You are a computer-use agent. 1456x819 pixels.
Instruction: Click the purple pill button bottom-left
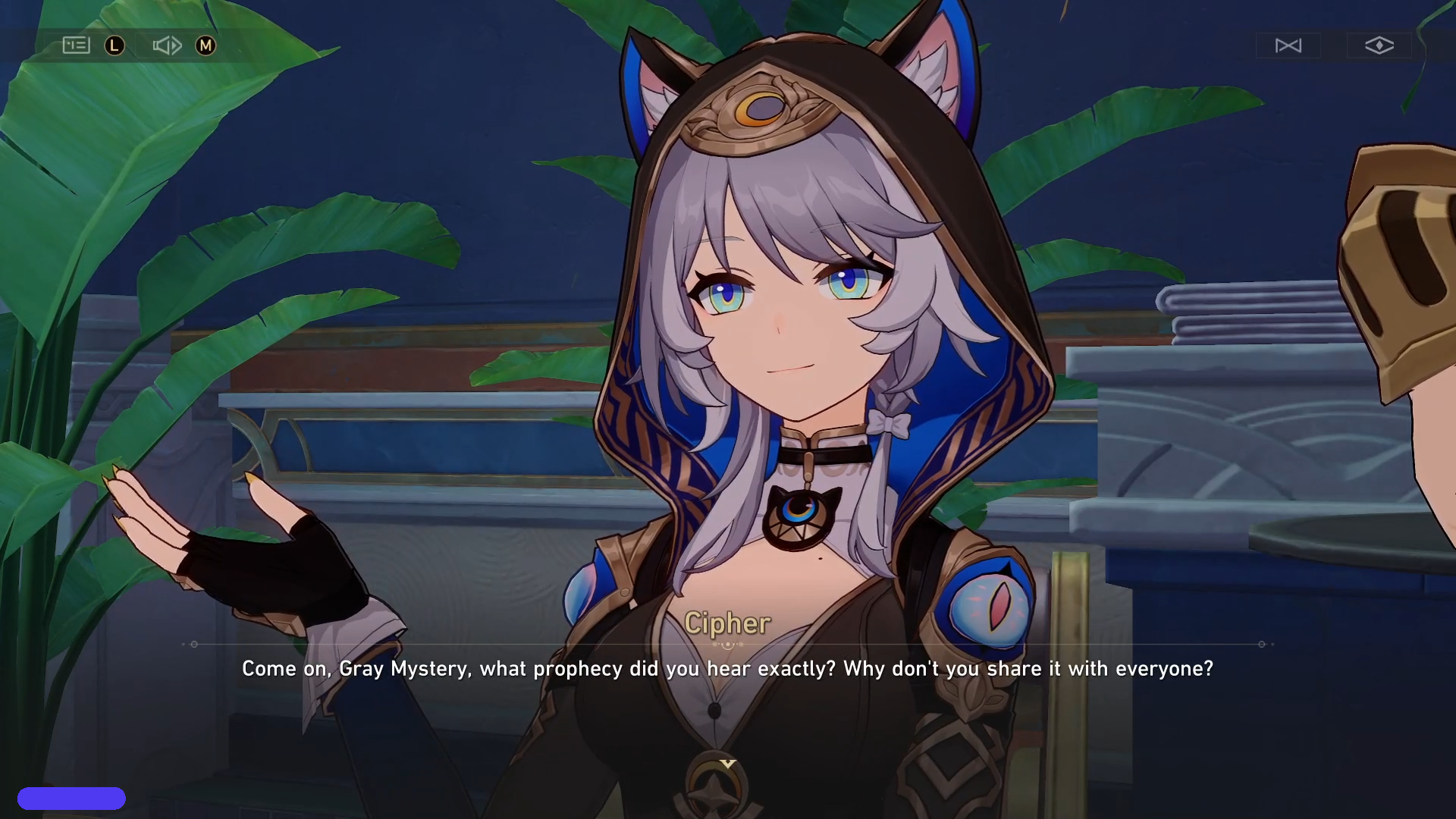click(72, 798)
